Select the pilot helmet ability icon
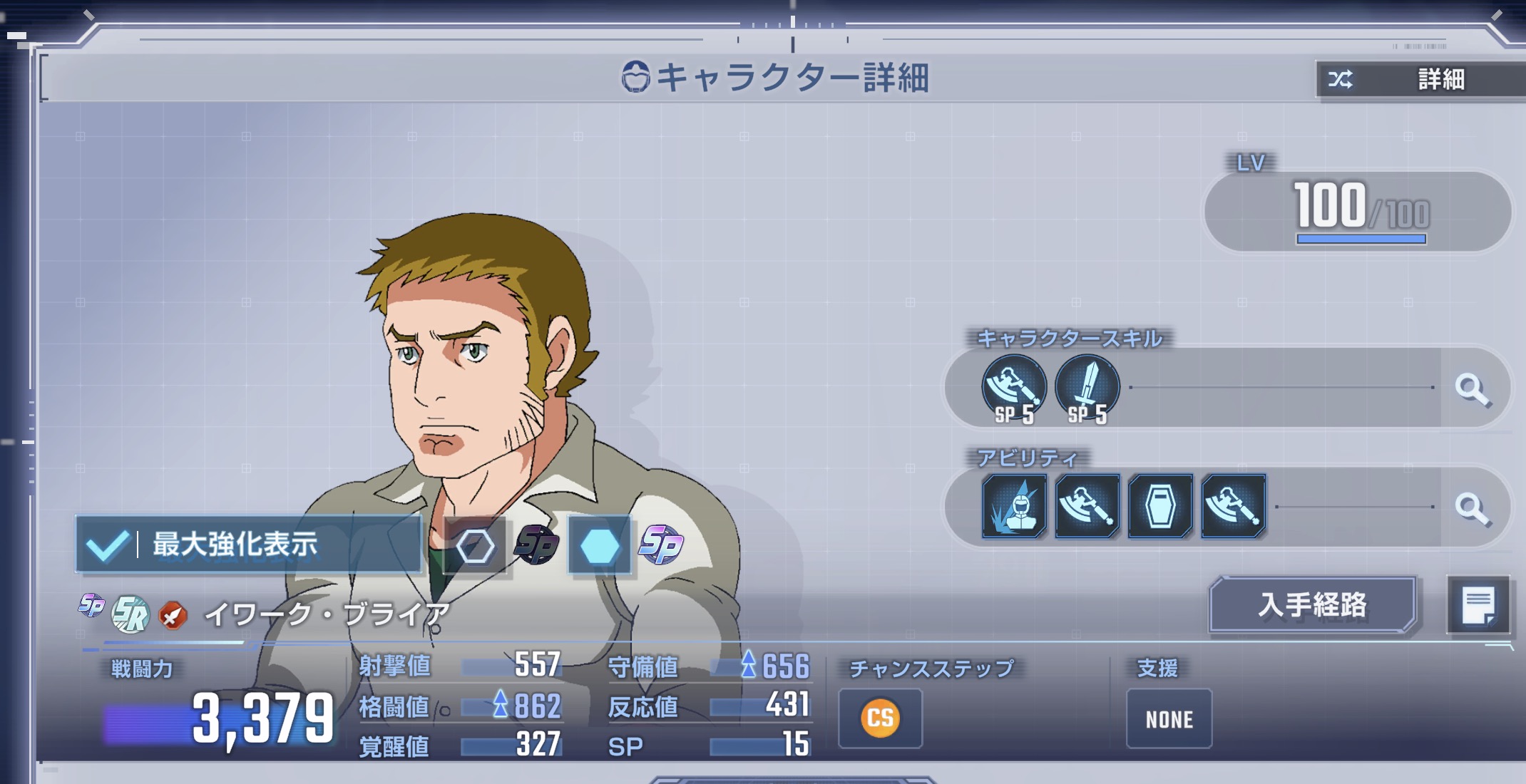Image resolution: width=1526 pixels, height=784 pixels. click(1014, 506)
